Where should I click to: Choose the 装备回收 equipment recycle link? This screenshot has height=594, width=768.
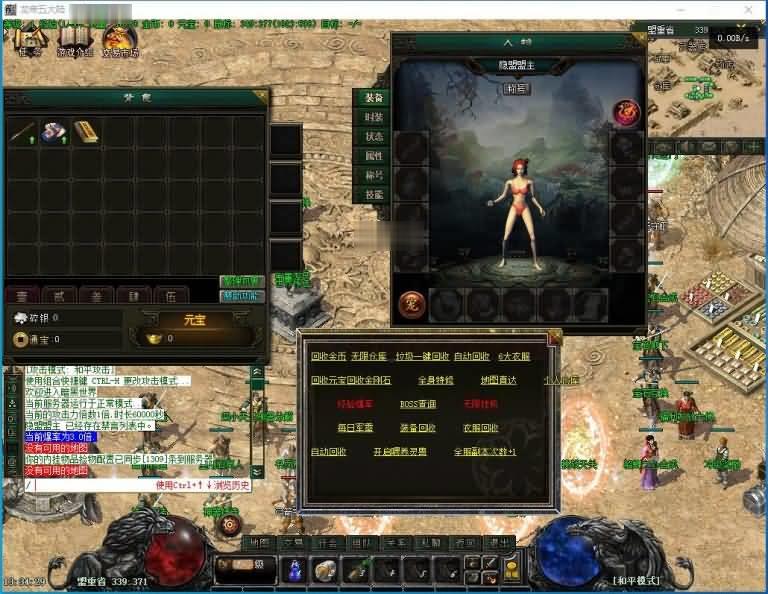tap(417, 428)
